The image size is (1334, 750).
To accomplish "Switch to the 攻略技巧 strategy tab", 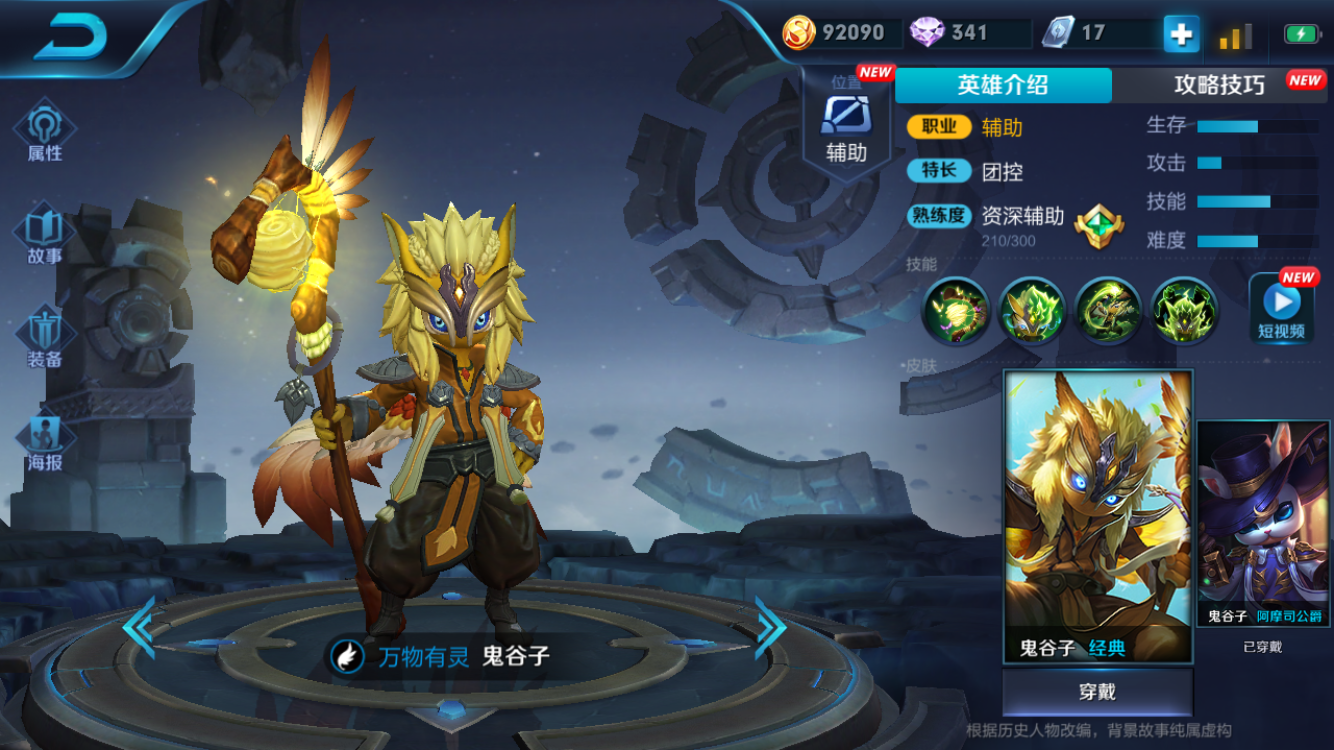I will click(x=1220, y=85).
